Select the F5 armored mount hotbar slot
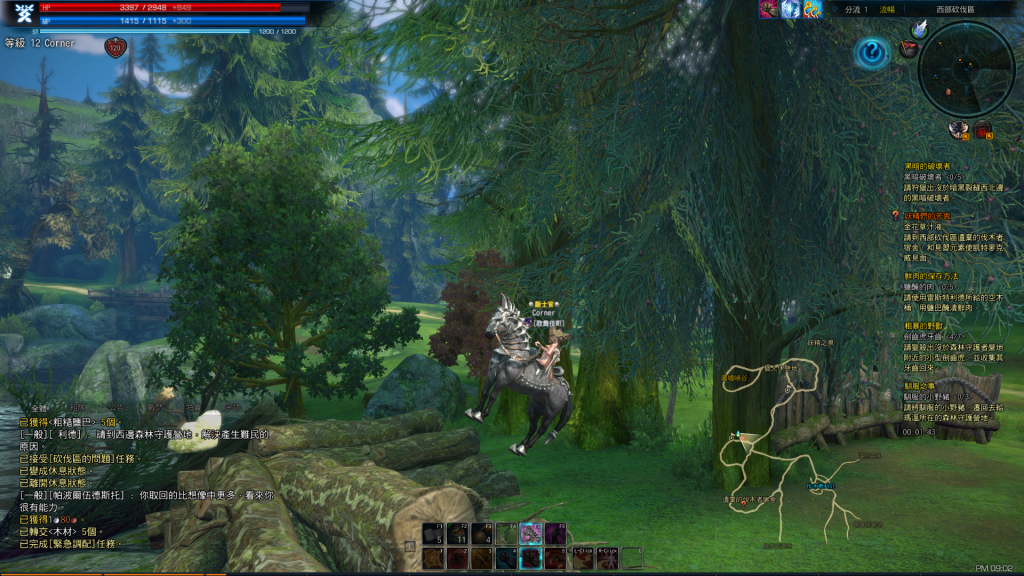1024x576 pixels. pyautogui.click(x=529, y=533)
